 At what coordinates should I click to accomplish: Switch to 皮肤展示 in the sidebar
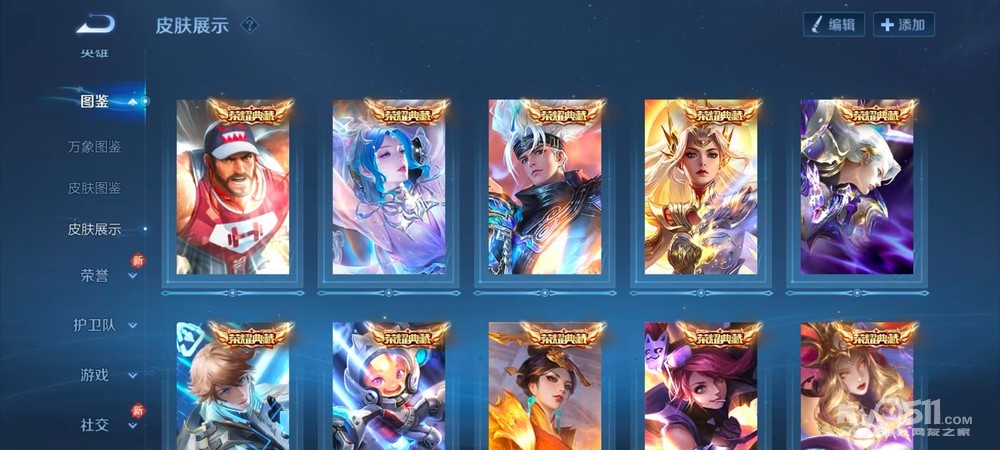coord(95,229)
